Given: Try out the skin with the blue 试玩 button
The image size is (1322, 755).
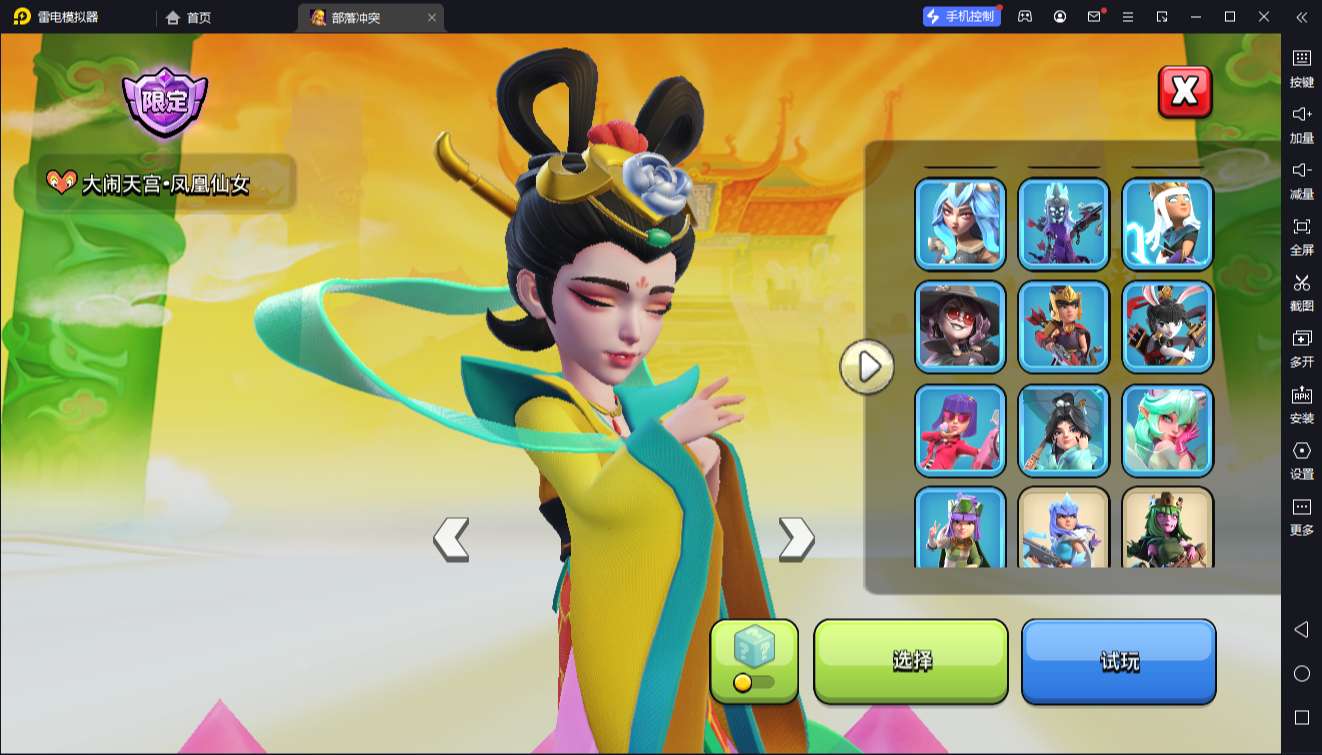Looking at the screenshot, I should point(1118,661).
